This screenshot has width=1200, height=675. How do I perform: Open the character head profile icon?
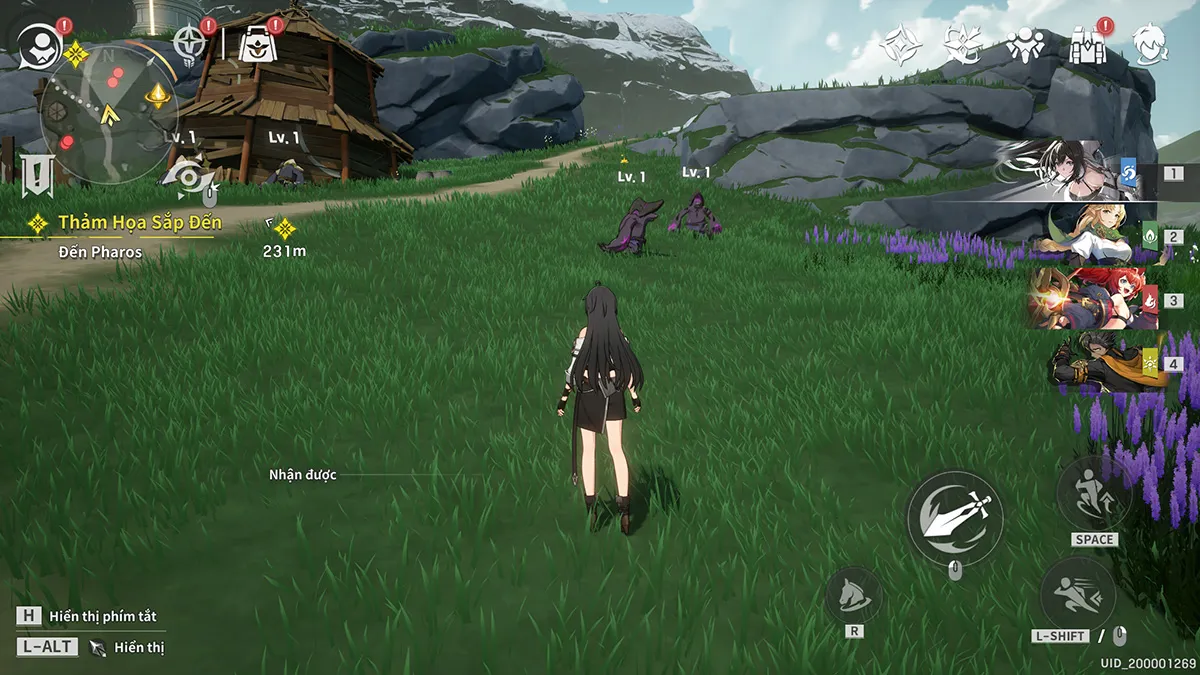[1150, 44]
